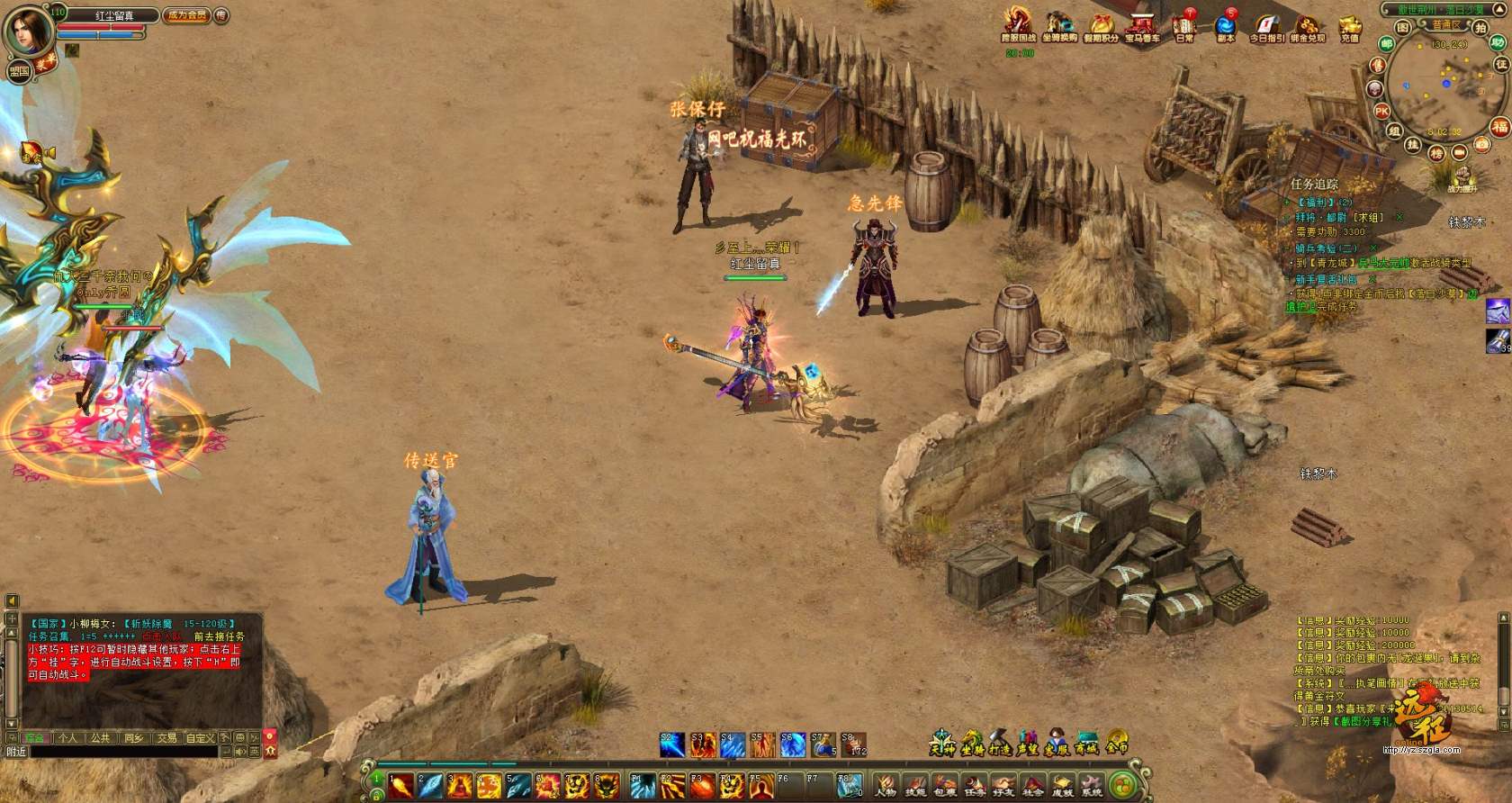Switch chat to the 个人 tab
The height and width of the screenshot is (803, 1512).
(67, 737)
